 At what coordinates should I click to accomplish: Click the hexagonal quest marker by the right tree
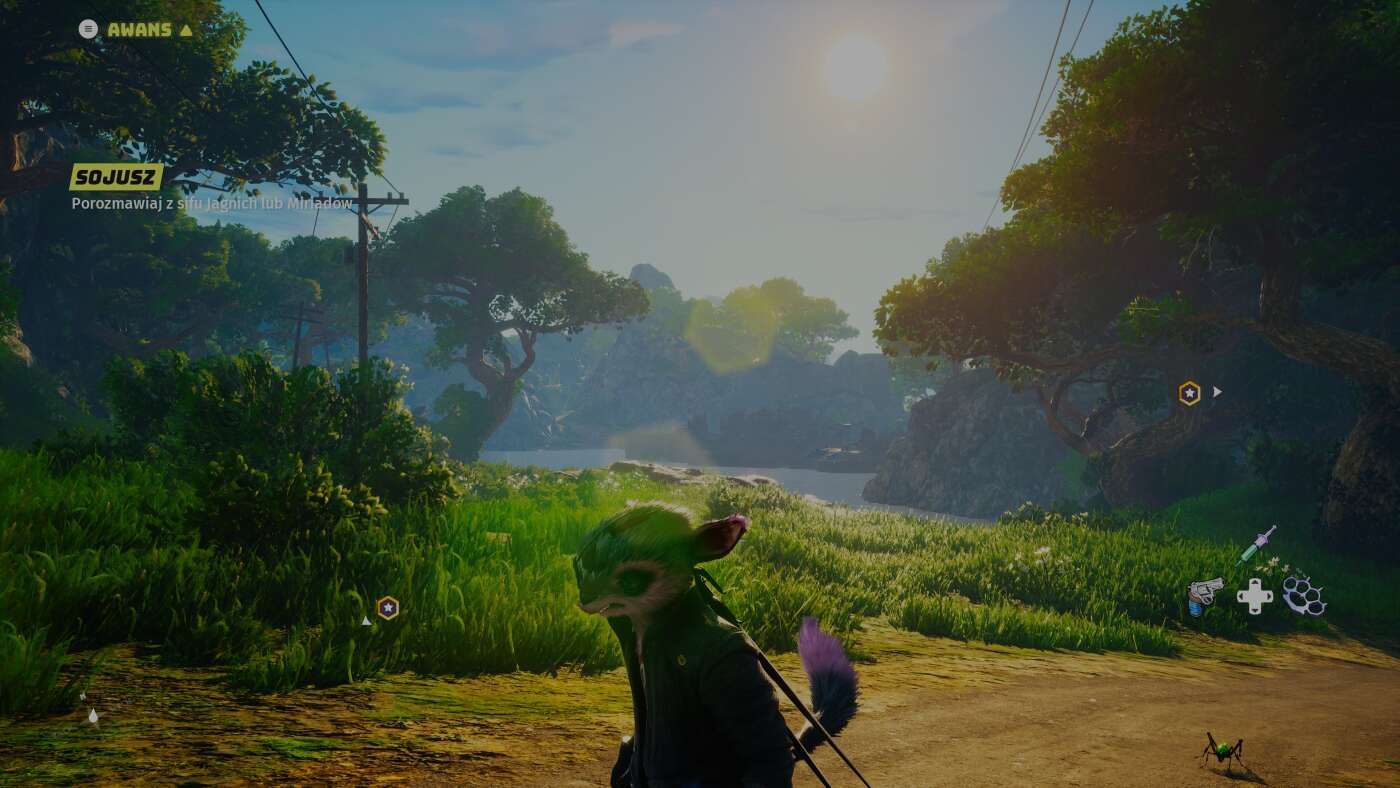tap(1187, 392)
